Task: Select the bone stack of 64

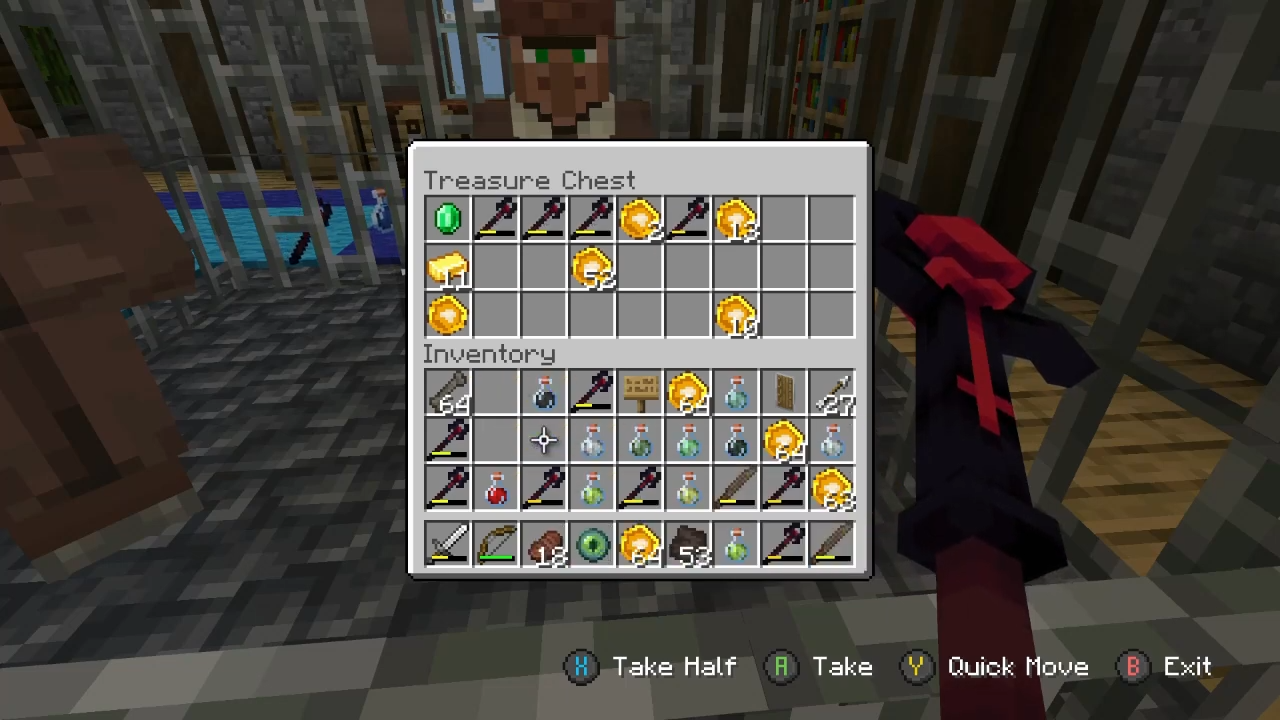Action: click(x=447, y=393)
